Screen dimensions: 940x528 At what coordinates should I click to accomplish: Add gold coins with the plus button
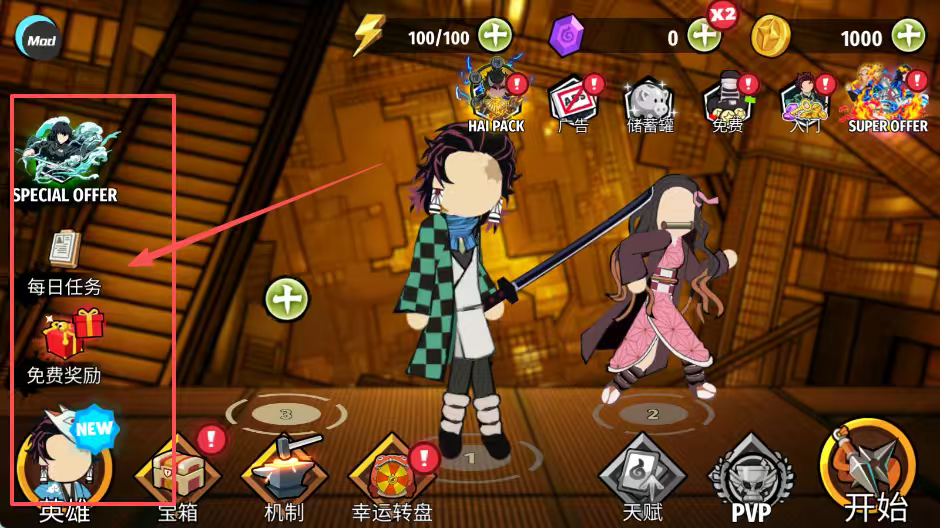coord(908,37)
